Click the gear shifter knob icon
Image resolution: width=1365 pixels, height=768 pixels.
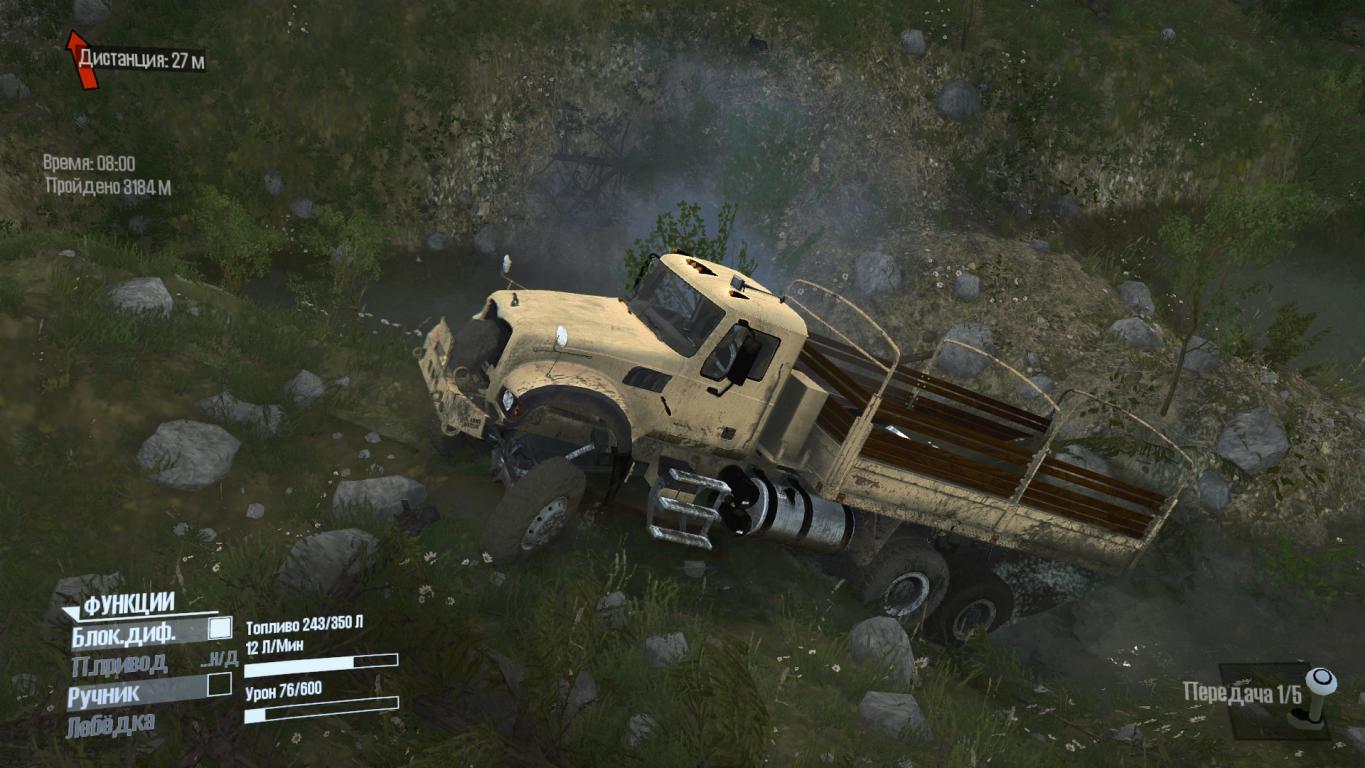tap(1320, 684)
